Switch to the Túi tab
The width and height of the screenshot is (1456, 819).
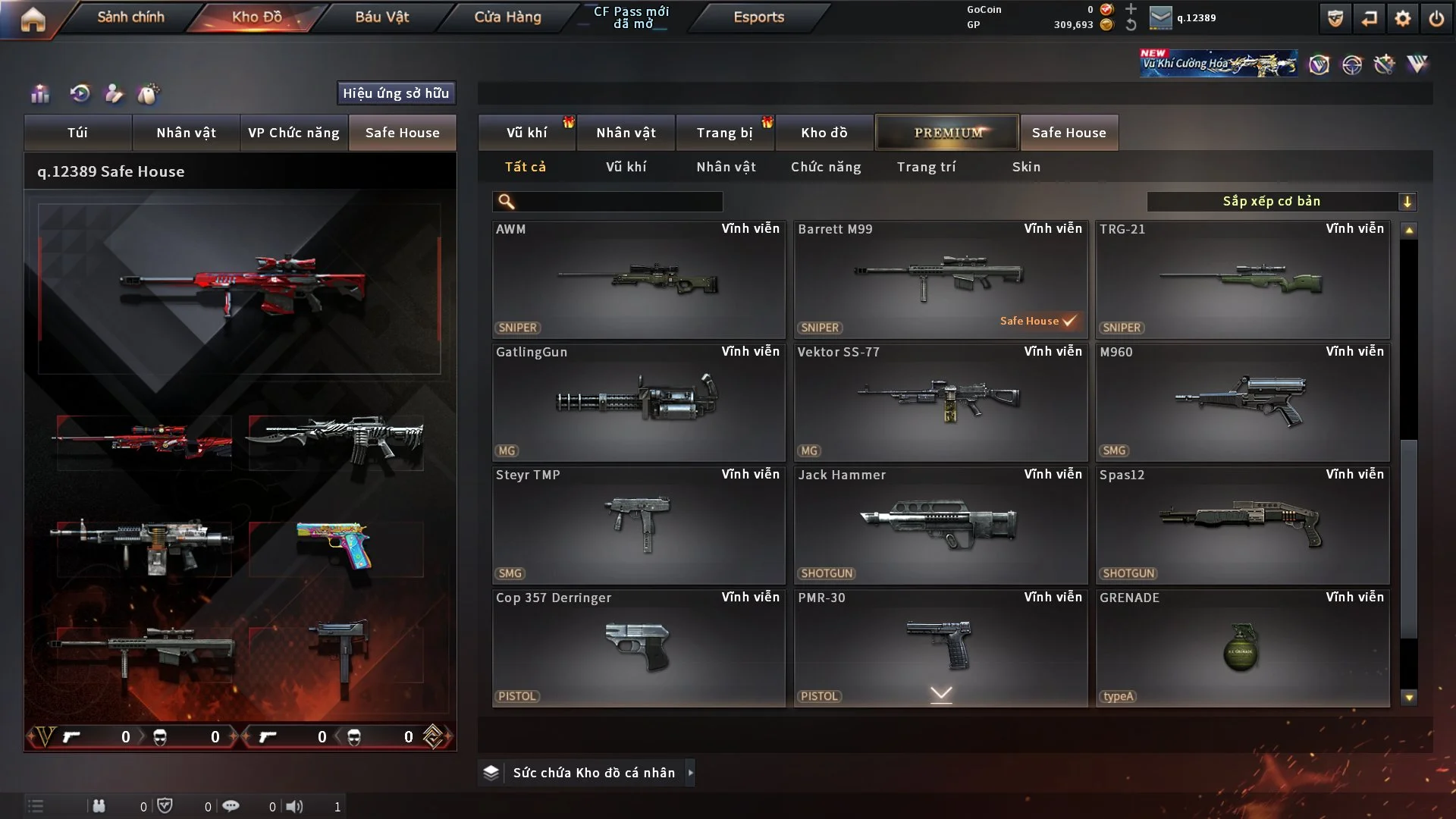click(77, 133)
